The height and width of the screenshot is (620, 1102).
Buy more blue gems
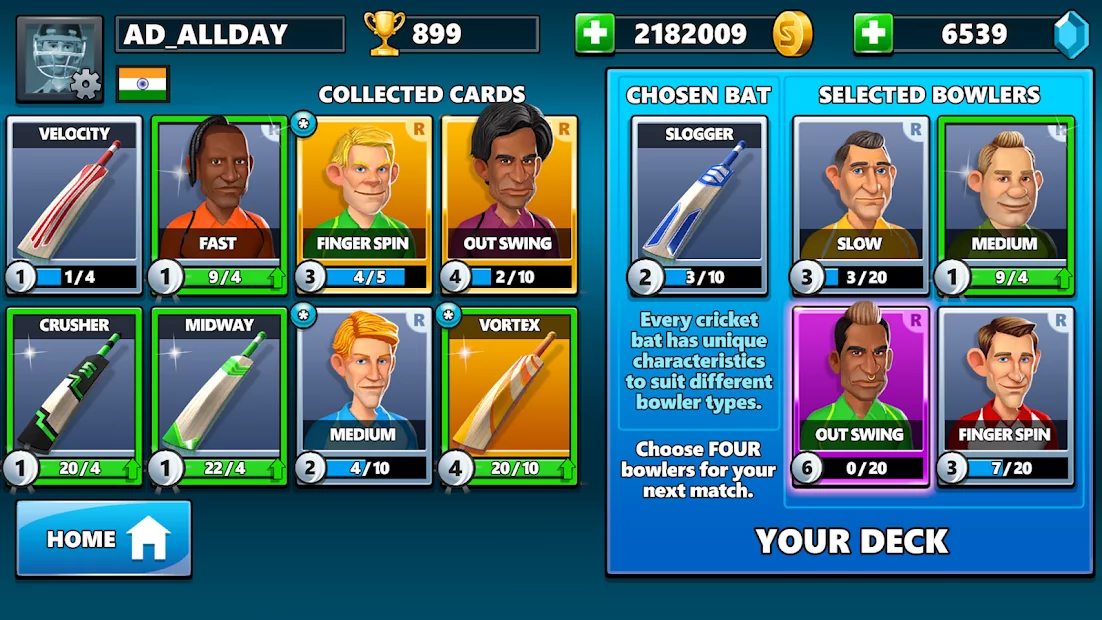coord(873,35)
